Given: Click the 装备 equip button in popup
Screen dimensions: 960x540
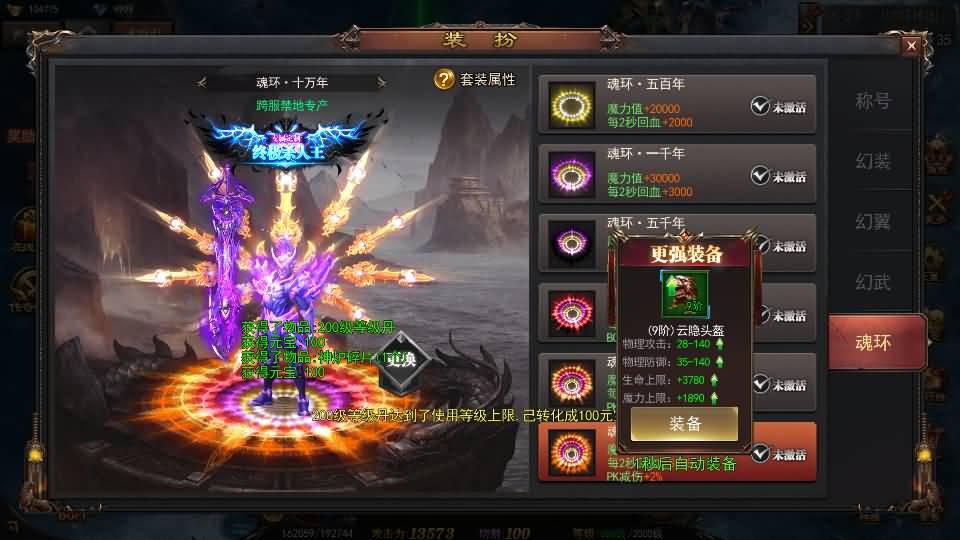Looking at the screenshot, I should pos(685,423).
